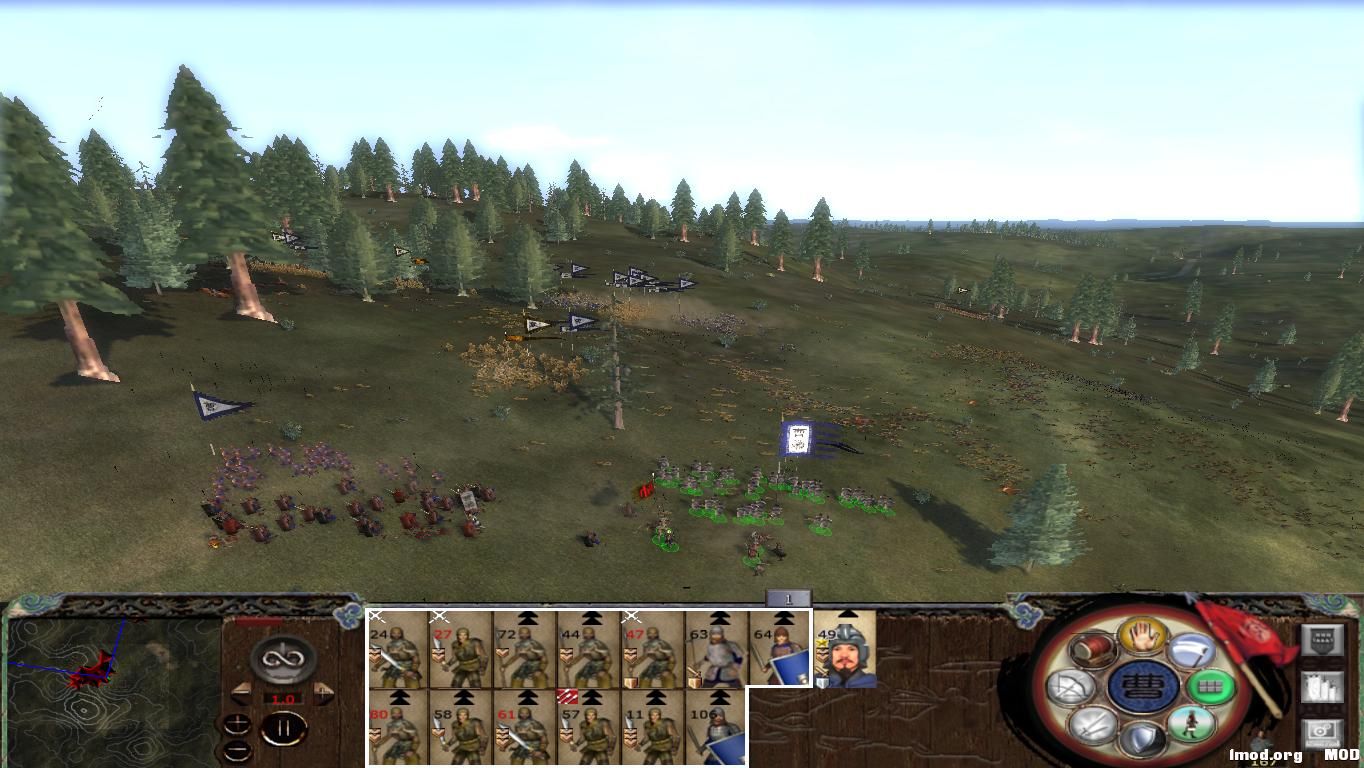Zoom the minimap out with the minus button
The height and width of the screenshot is (768, 1364).
(237, 750)
